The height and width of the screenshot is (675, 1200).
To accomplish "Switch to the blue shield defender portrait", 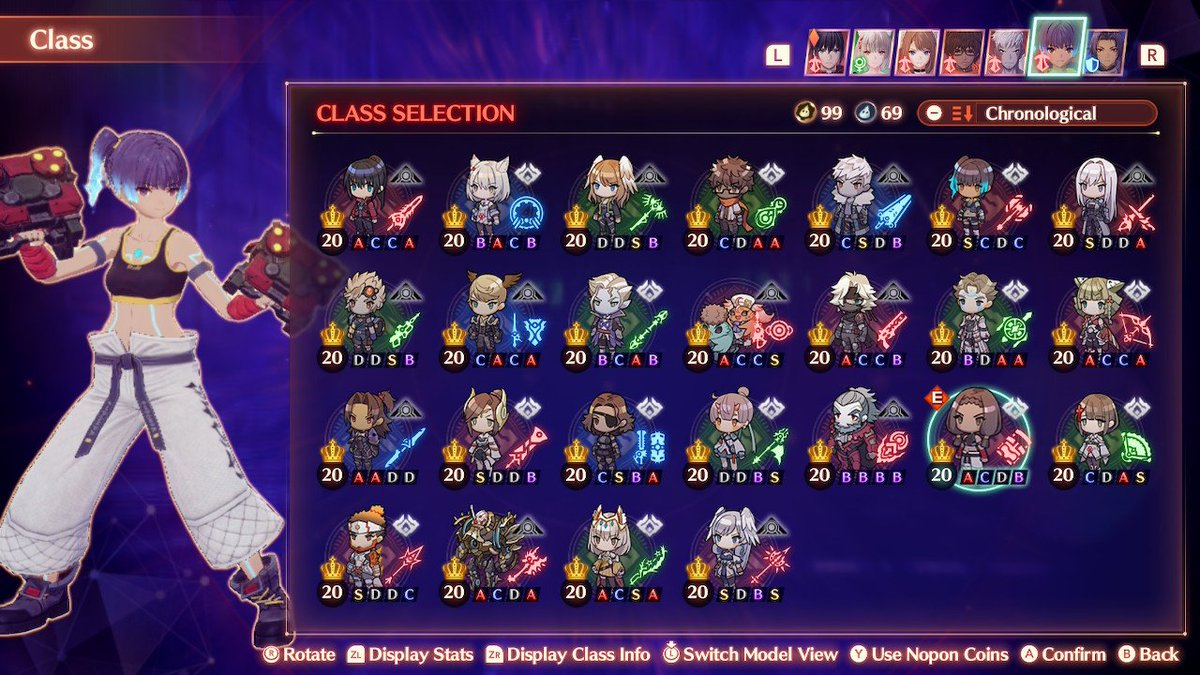I will point(1104,52).
